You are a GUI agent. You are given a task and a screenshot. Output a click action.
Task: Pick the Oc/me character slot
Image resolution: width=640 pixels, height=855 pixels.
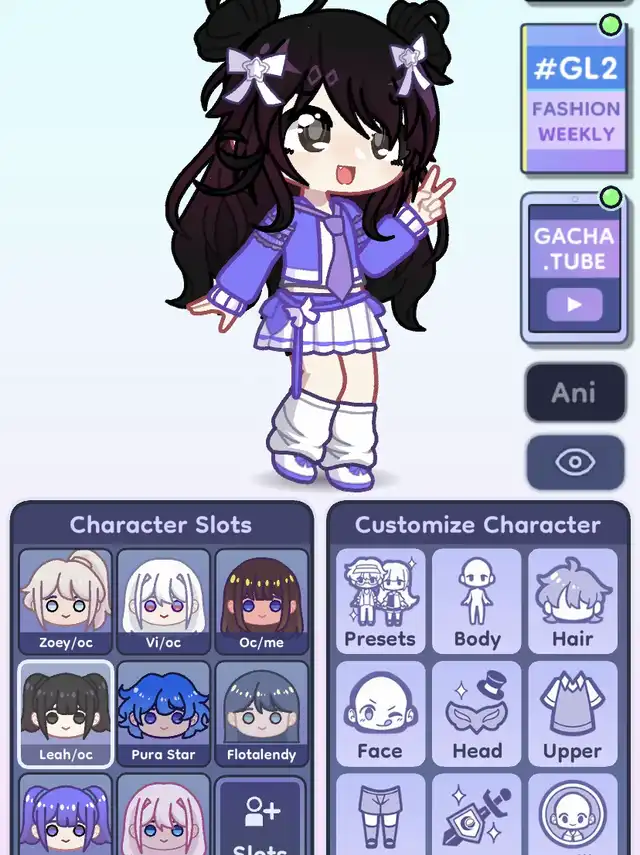(261, 602)
